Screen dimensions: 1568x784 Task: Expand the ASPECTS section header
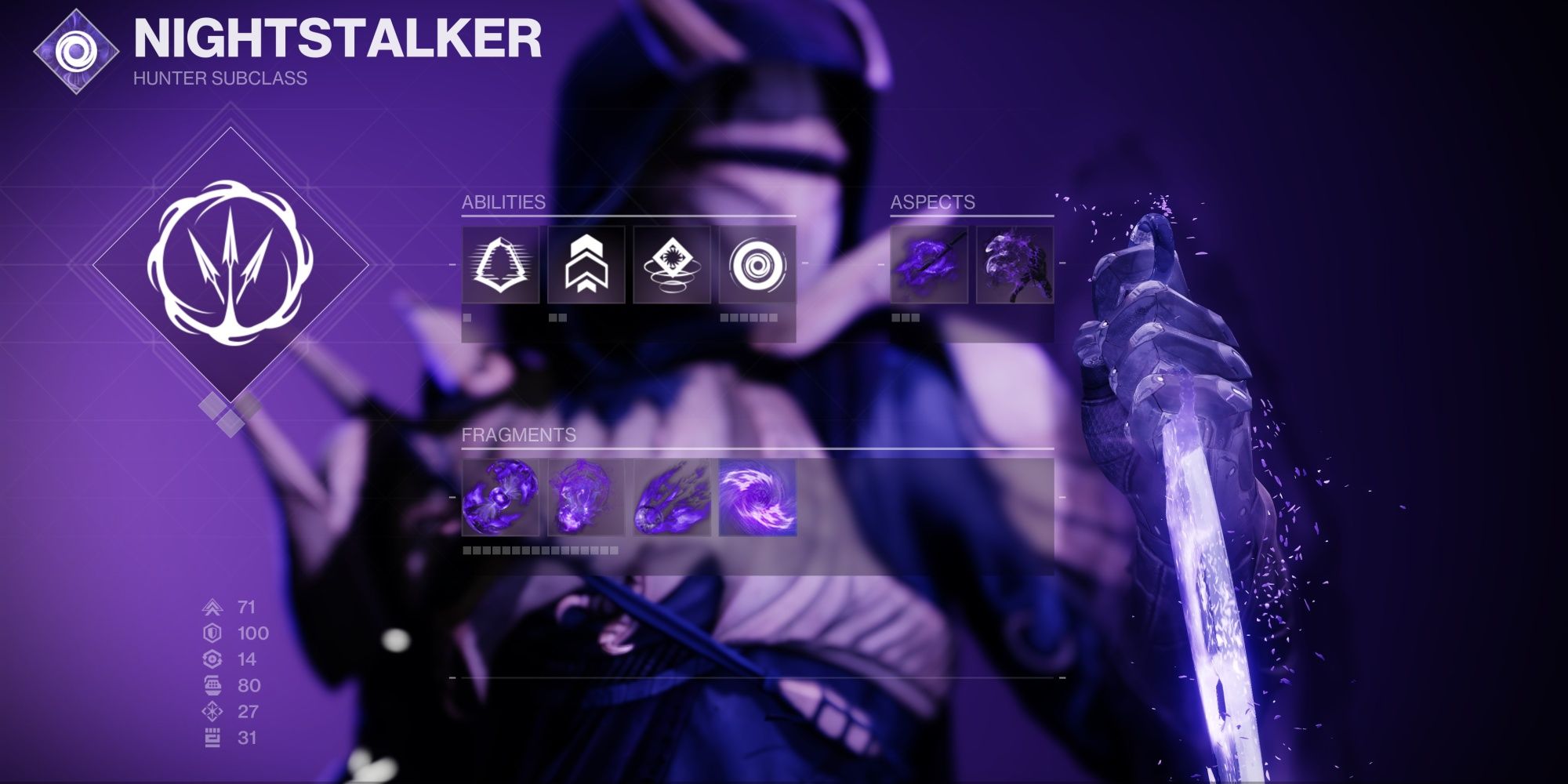(x=933, y=201)
